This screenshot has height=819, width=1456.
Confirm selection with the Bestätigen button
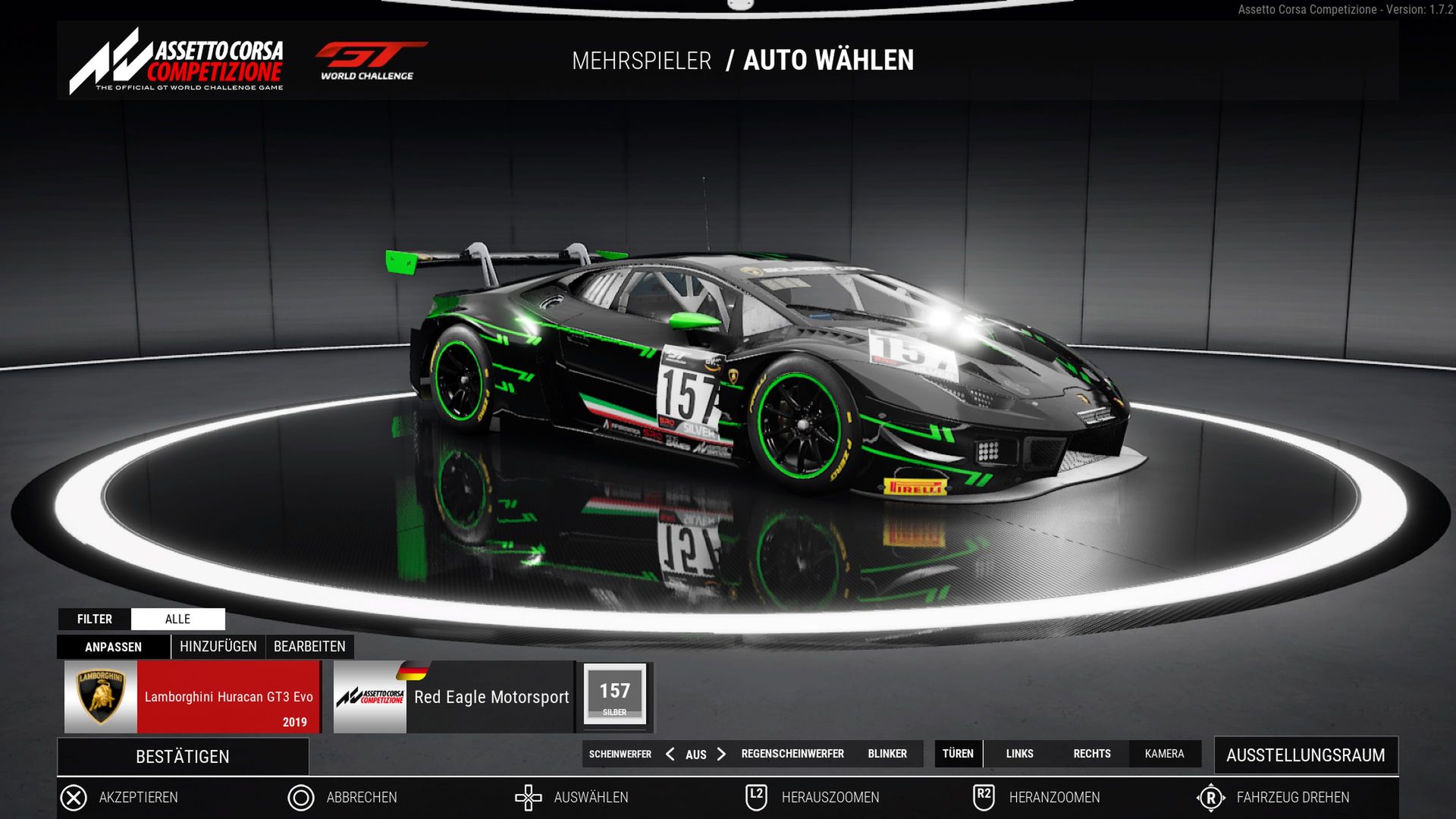[183, 757]
